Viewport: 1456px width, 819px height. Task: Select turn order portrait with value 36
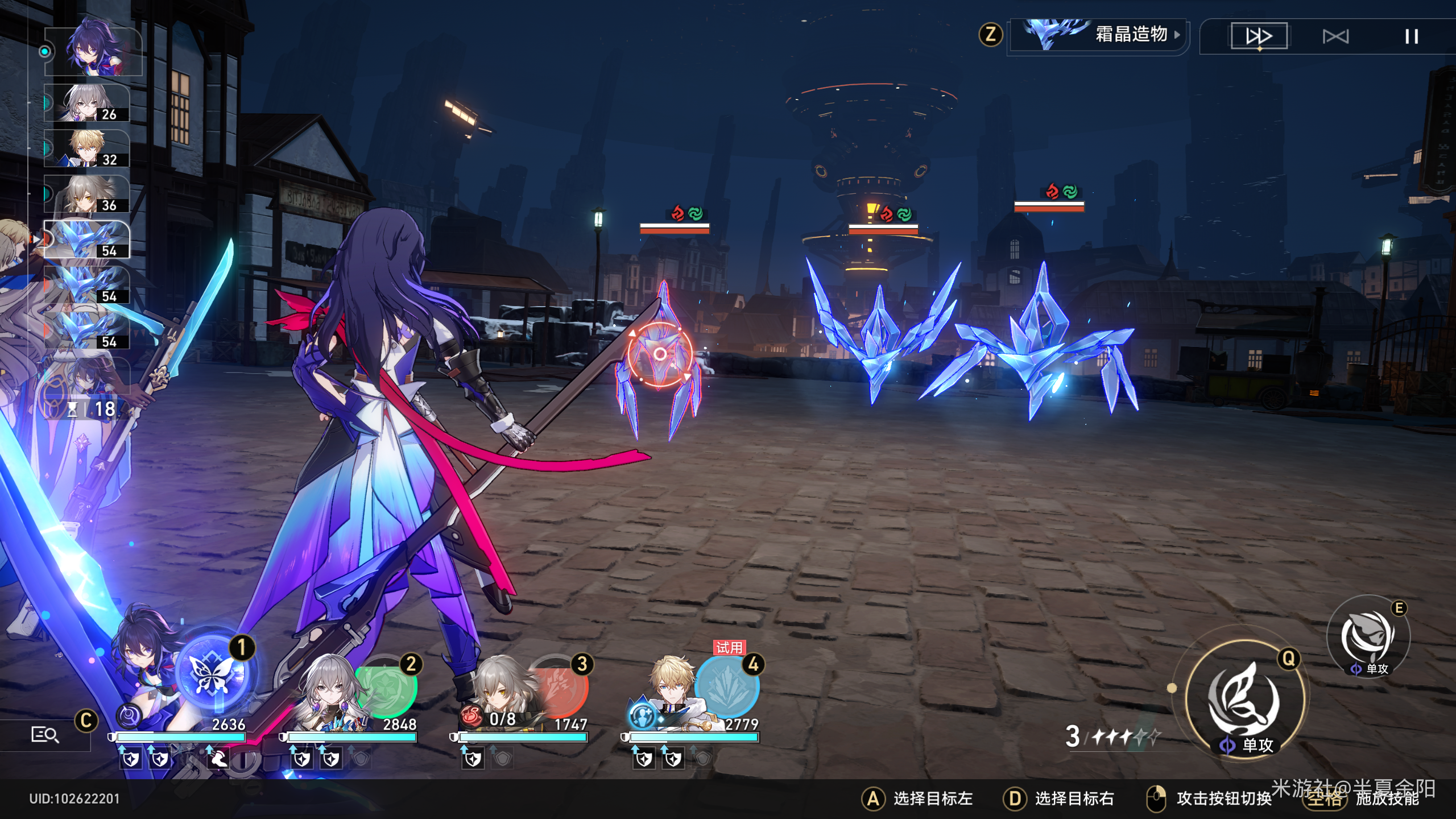[87, 194]
